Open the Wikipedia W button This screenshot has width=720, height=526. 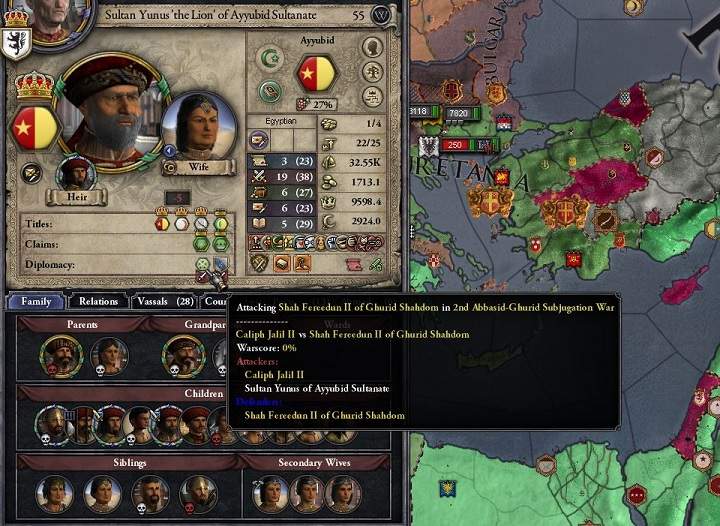click(381, 16)
